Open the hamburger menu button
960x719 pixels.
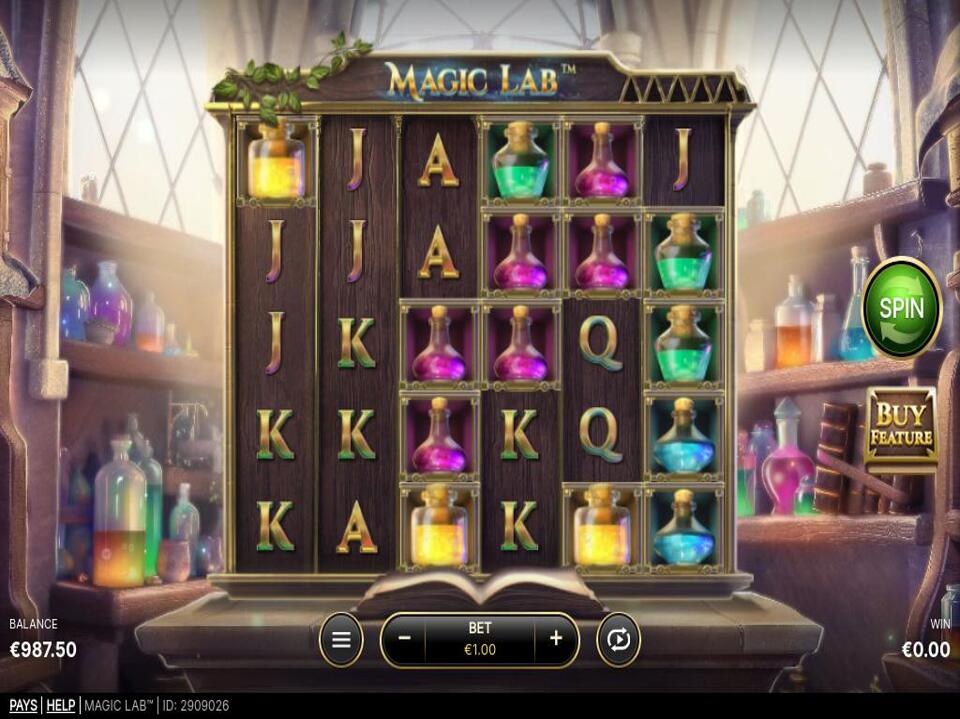coord(341,639)
